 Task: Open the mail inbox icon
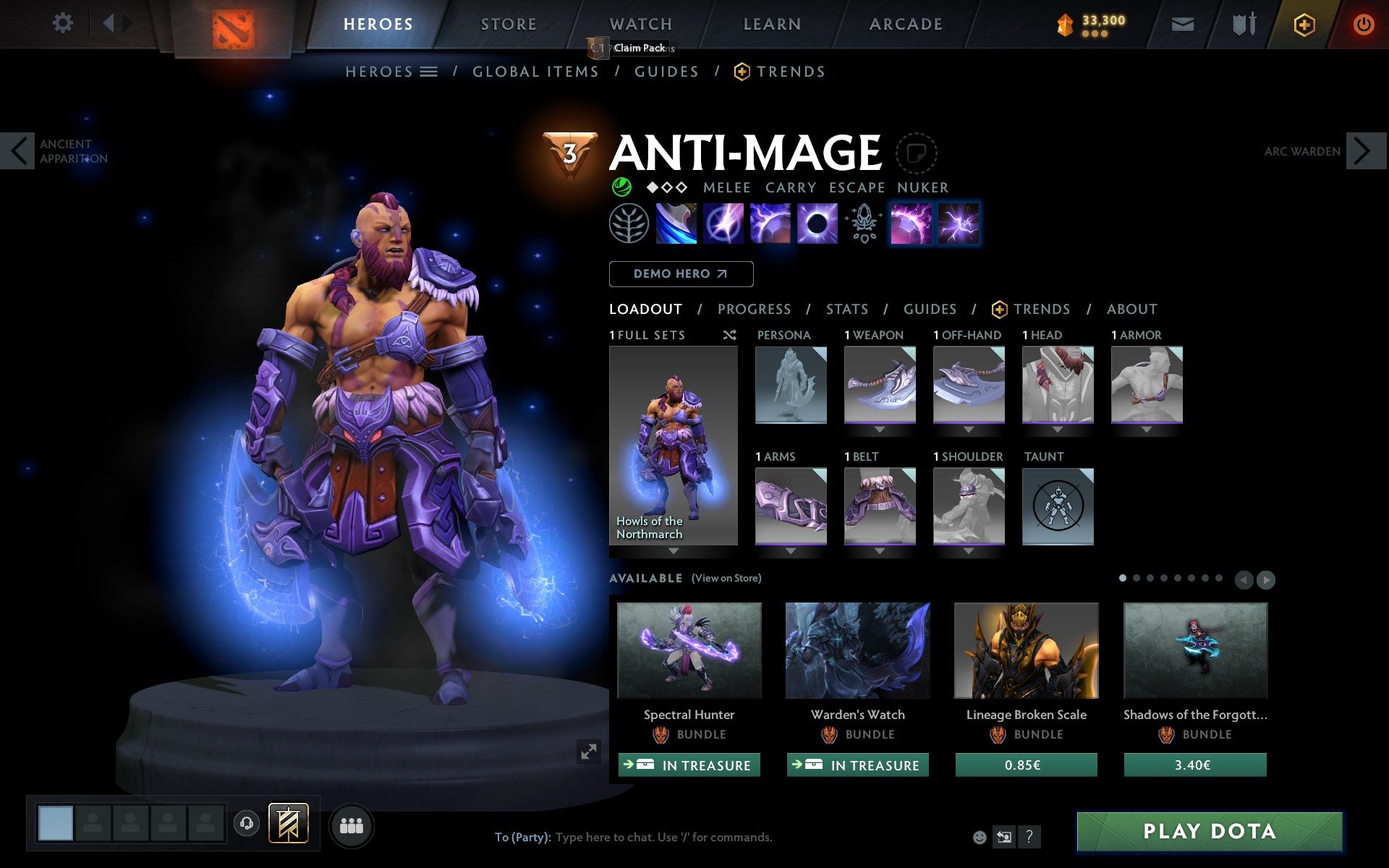(1182, 23)
